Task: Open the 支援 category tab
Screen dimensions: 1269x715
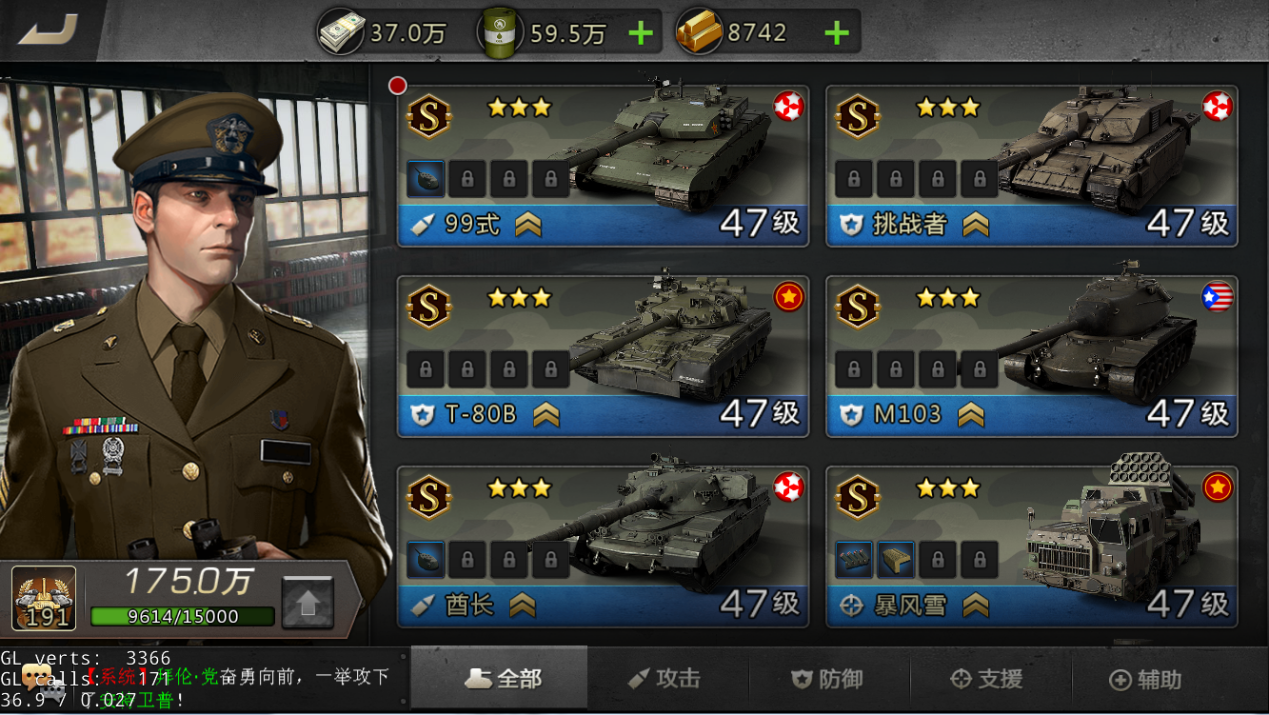Action: click(x=987, y=679)
